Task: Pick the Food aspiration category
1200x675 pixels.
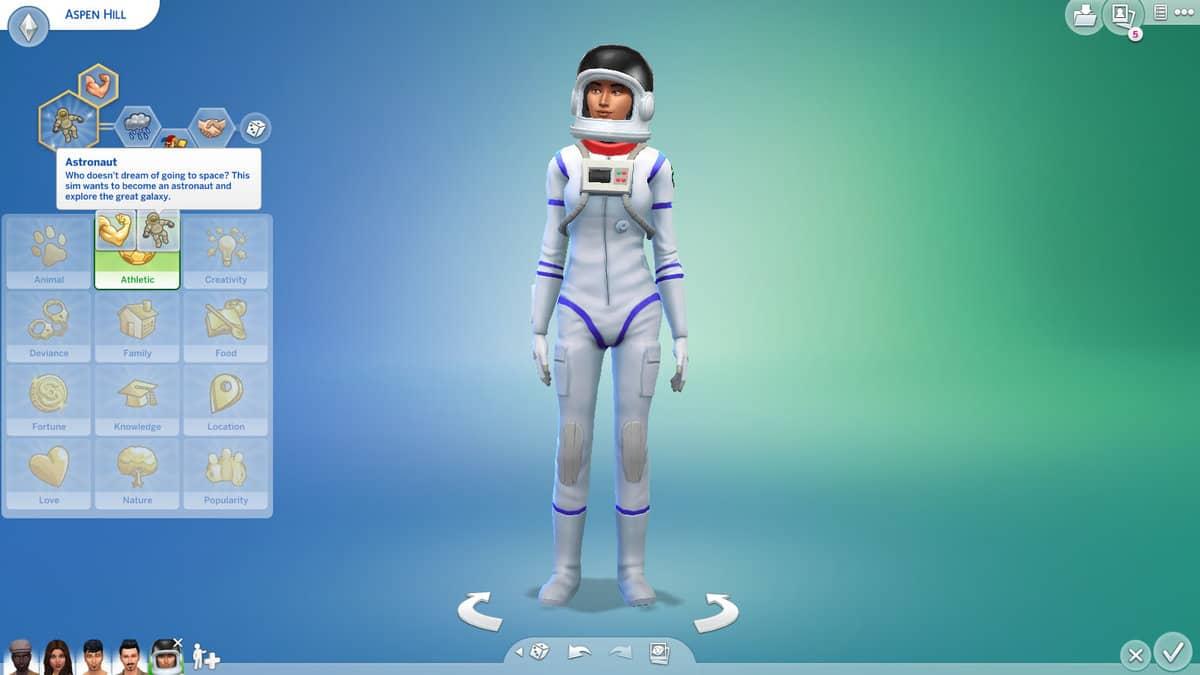Action: click(226, 327)
